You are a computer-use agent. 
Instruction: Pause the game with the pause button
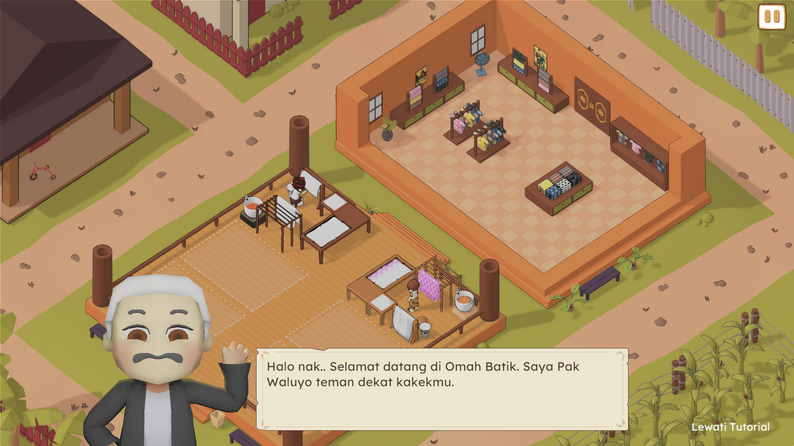tap(771, 16)
